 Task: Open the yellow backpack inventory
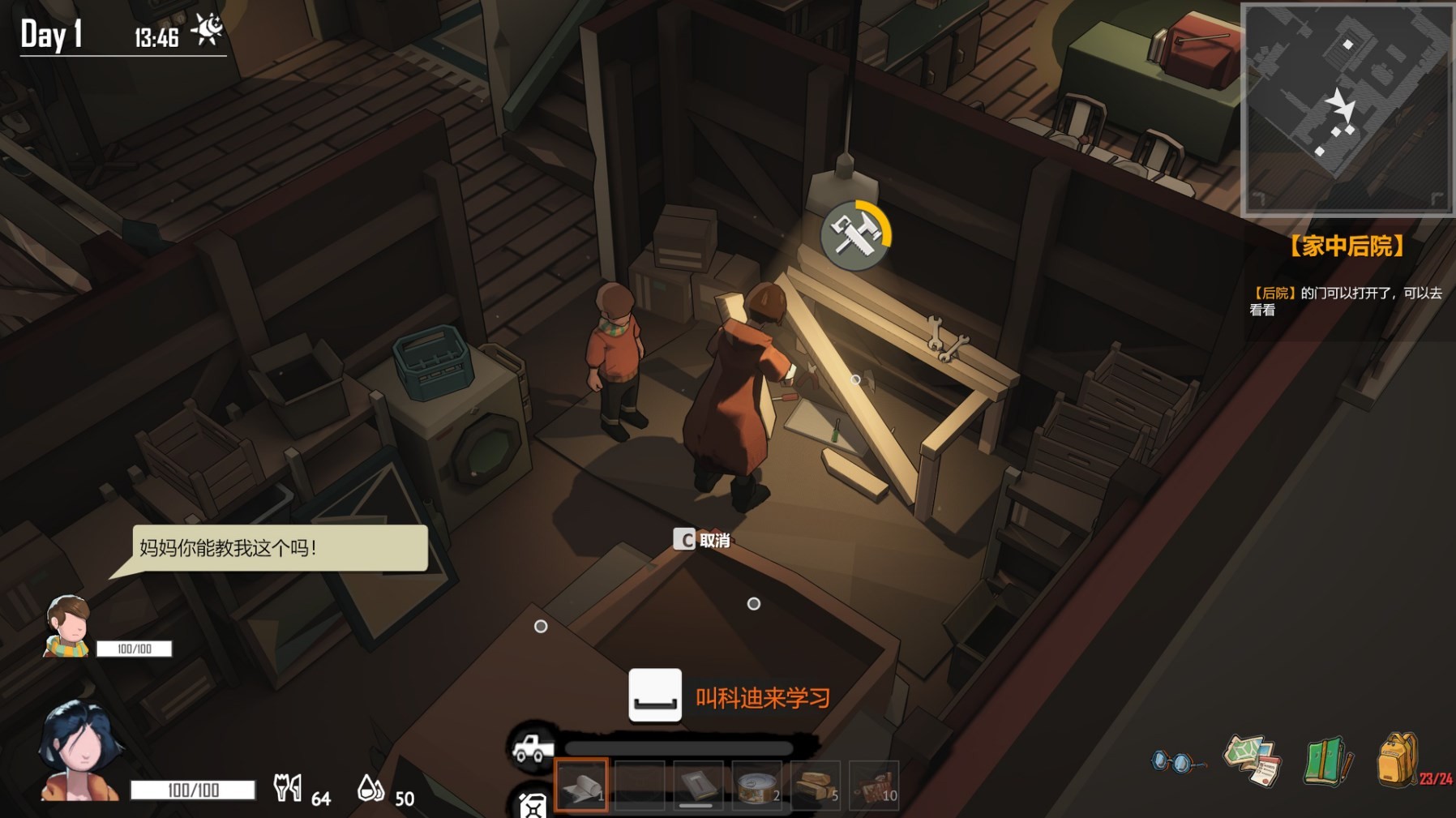(1398, 760)
